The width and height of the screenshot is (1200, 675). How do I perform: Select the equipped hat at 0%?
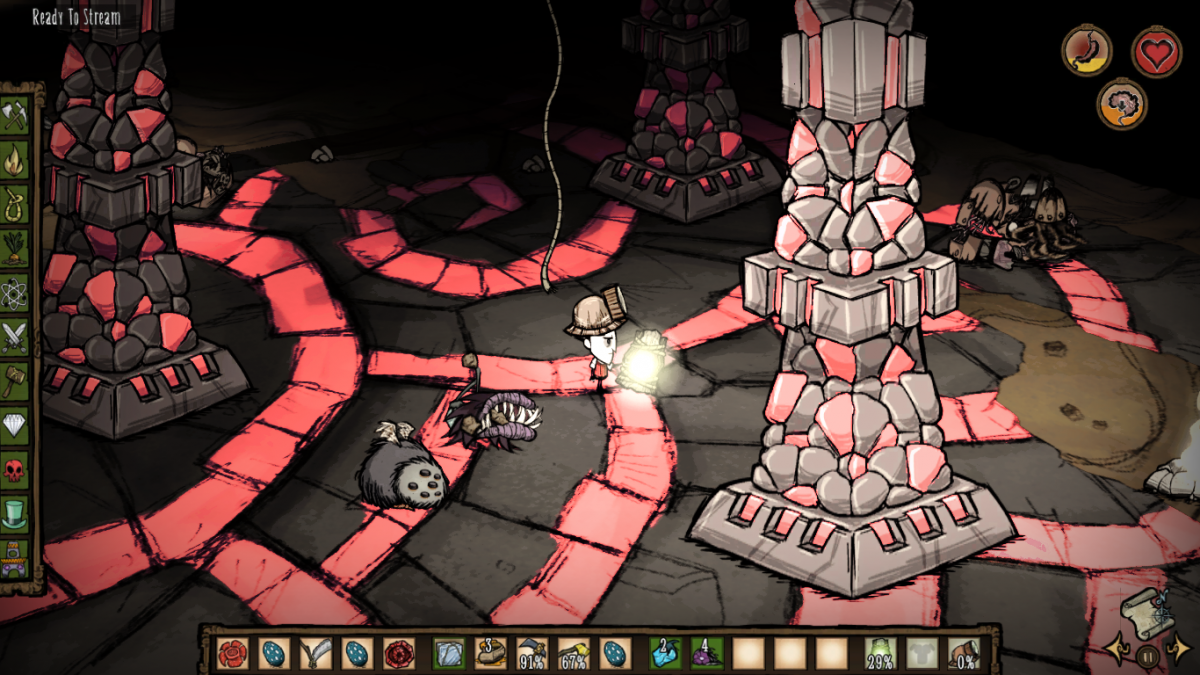pyautogui.click(x=965, y=653)
